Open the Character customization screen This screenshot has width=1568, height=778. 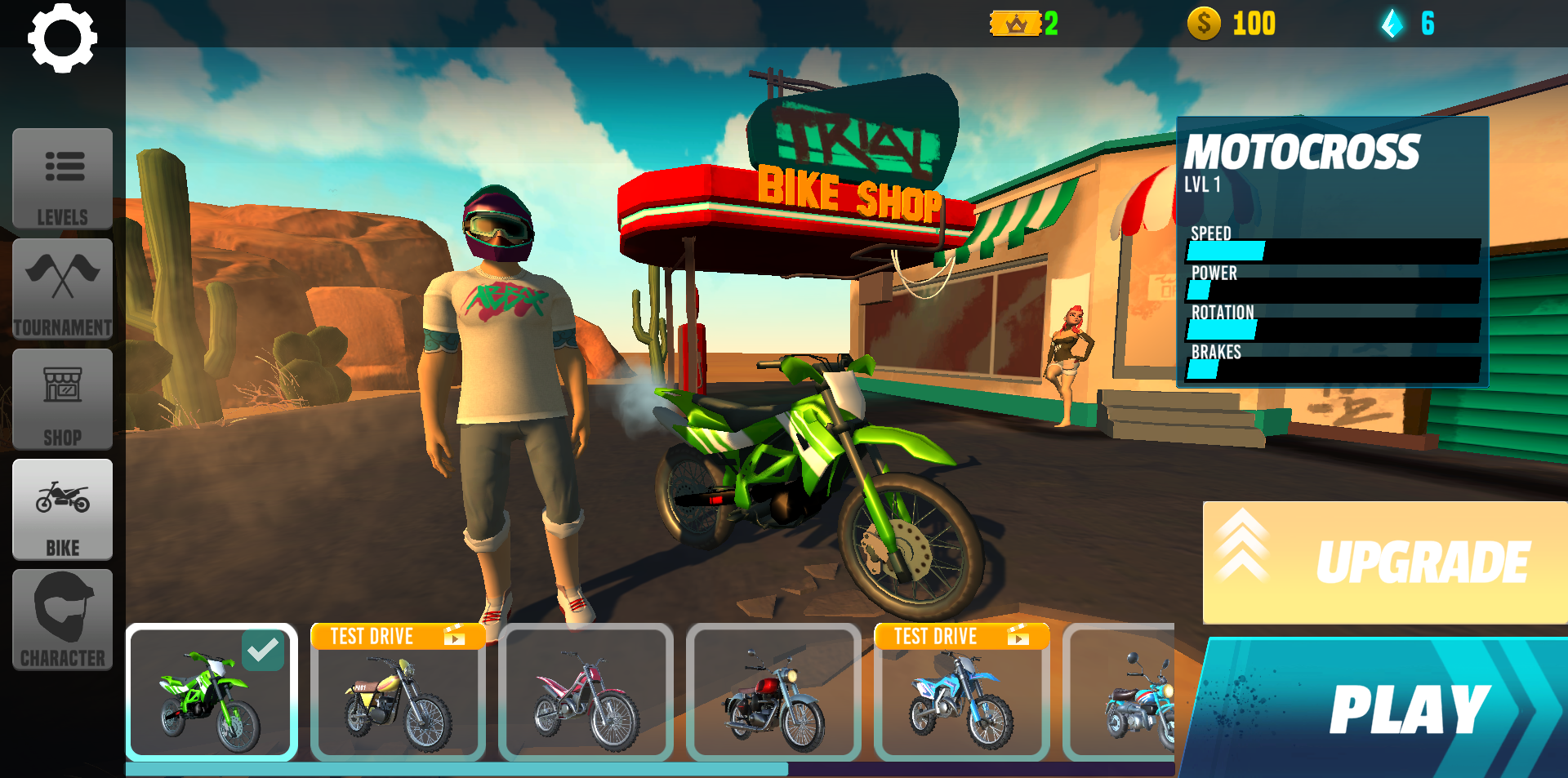coord(62,616)
